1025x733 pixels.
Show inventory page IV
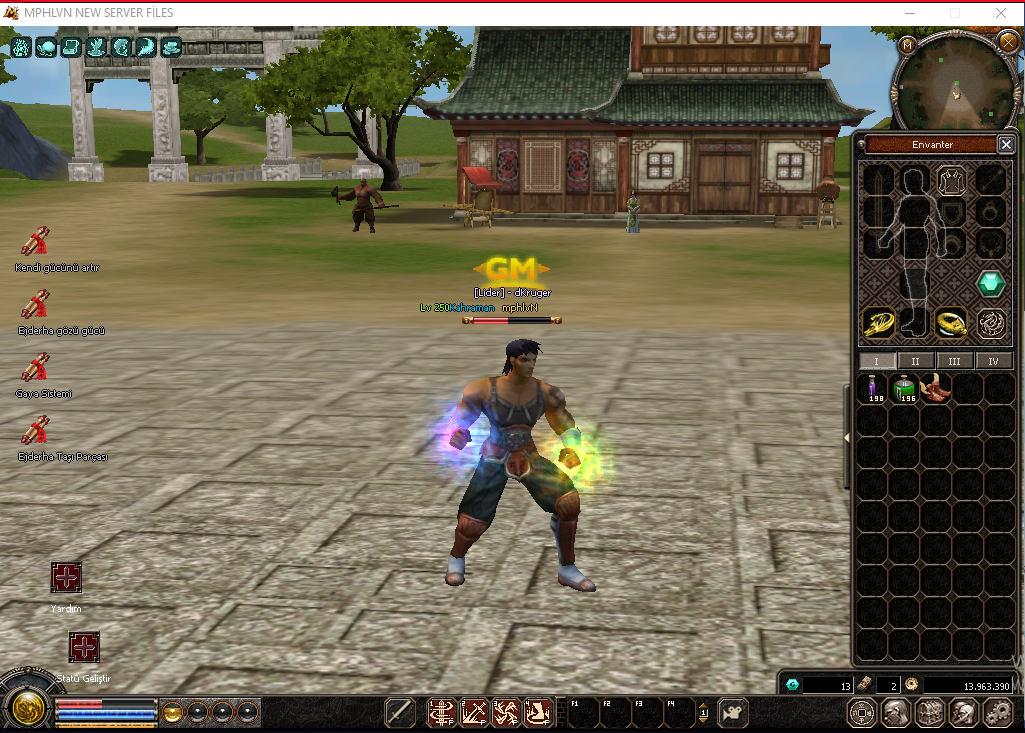(x=993, y=361)
